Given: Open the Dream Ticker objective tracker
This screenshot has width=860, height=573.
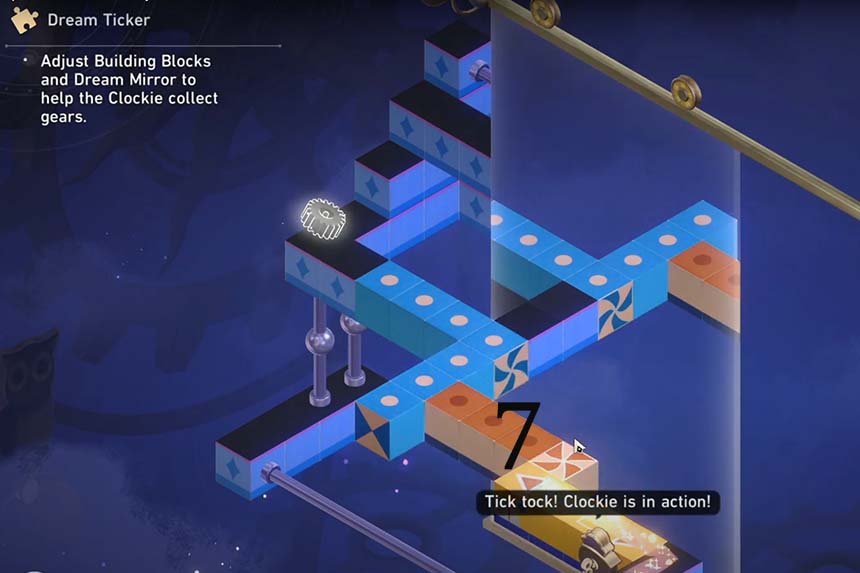Looking at the screenshot, I should [x=99, y=19].
